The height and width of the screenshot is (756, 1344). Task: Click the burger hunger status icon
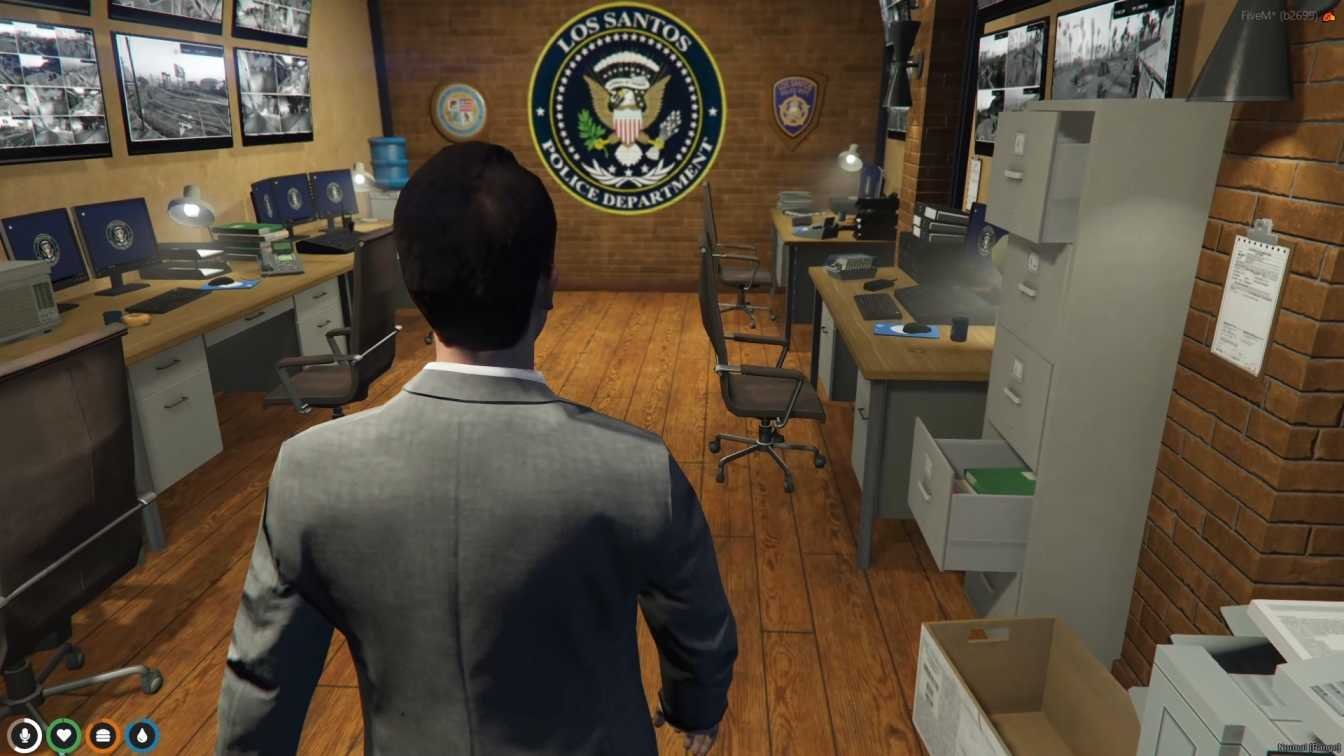pos(103,736)
